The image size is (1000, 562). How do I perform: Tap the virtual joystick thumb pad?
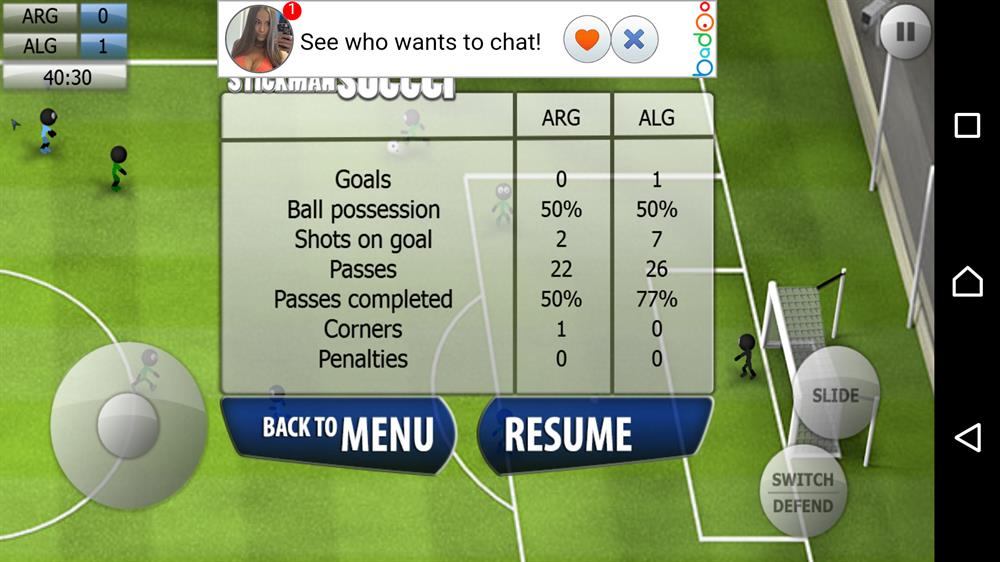(128, 424)
